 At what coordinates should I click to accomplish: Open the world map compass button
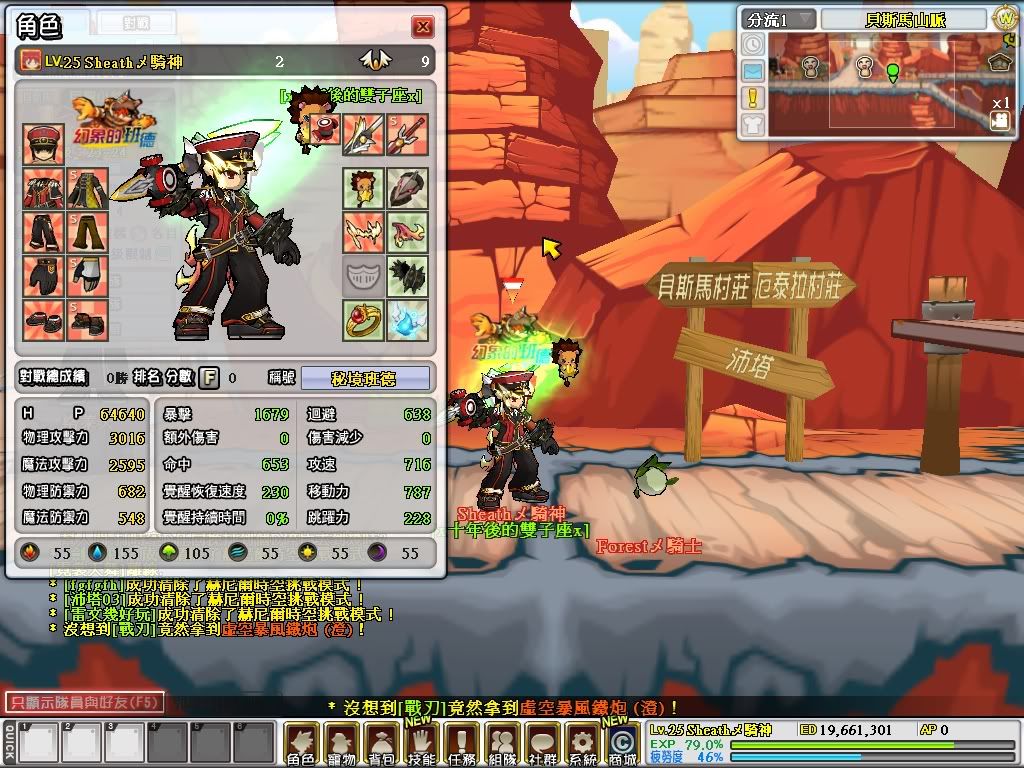[1004, 19]
